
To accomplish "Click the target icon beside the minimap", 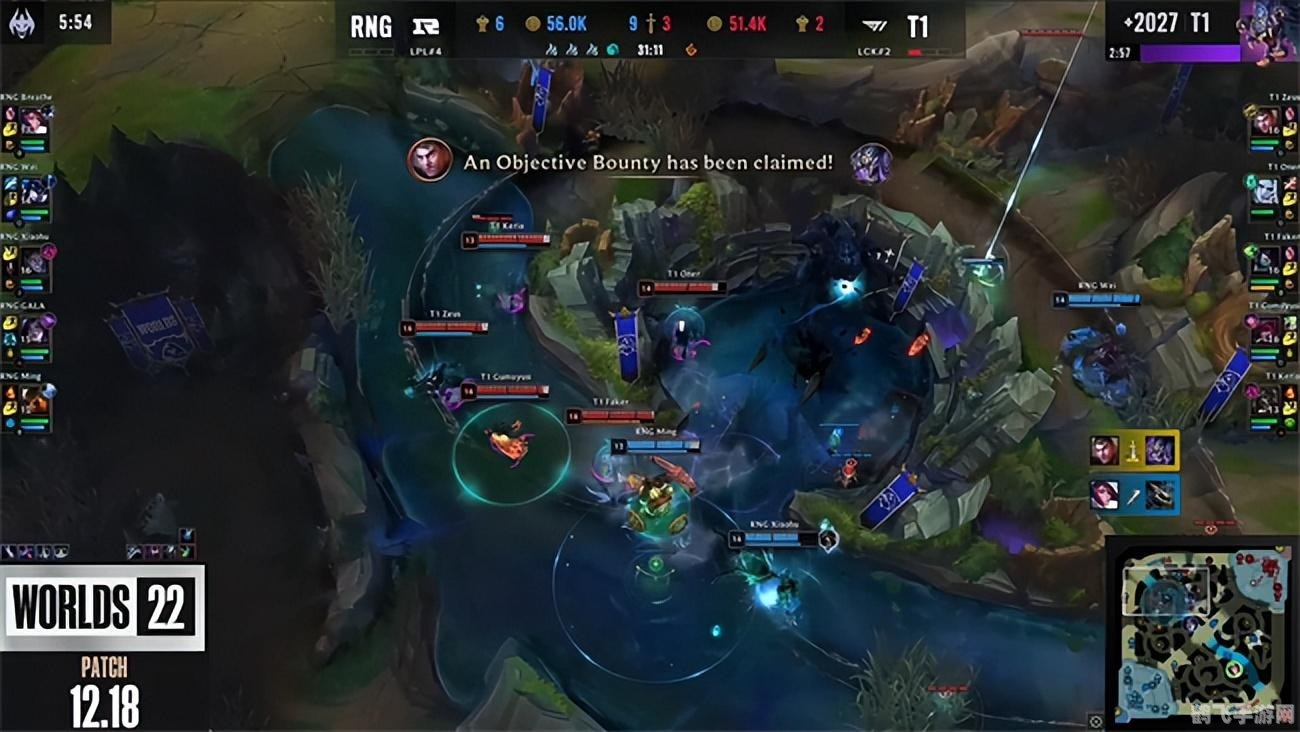I will pyautogui.click(x=1095, y=721).
